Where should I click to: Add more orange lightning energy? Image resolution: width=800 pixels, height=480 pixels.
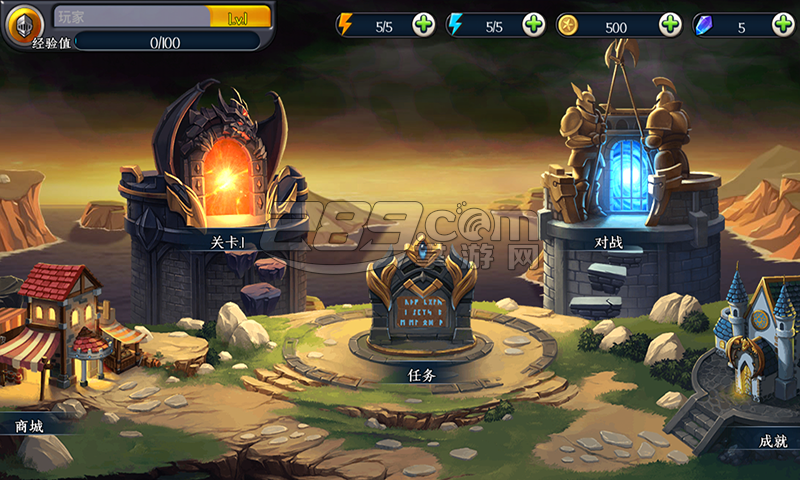424,25
